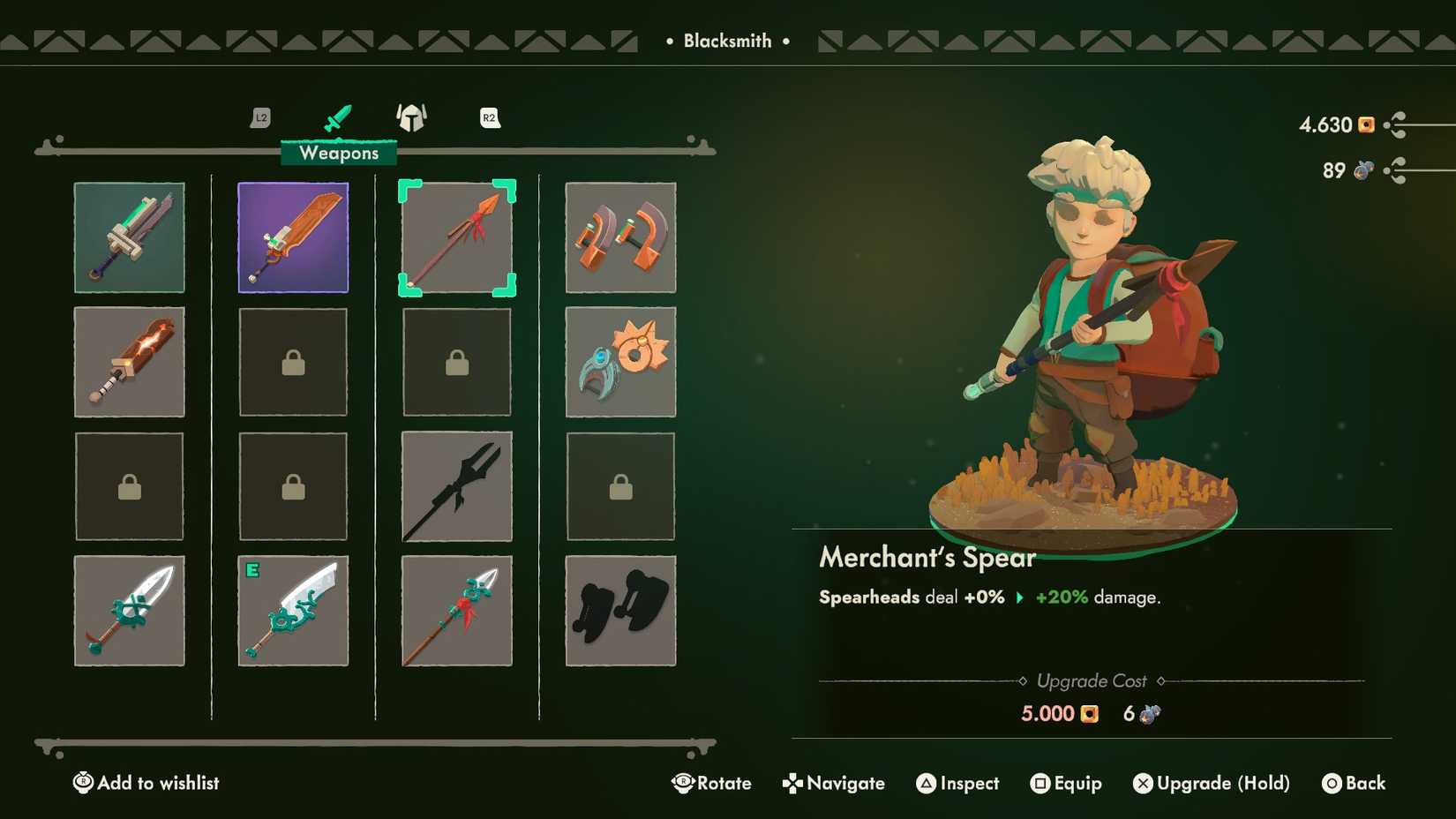Viewport: 1456px width, 819px height.
Task: Select the green glowing sword in the top-left slot
Action: point(129,237)
